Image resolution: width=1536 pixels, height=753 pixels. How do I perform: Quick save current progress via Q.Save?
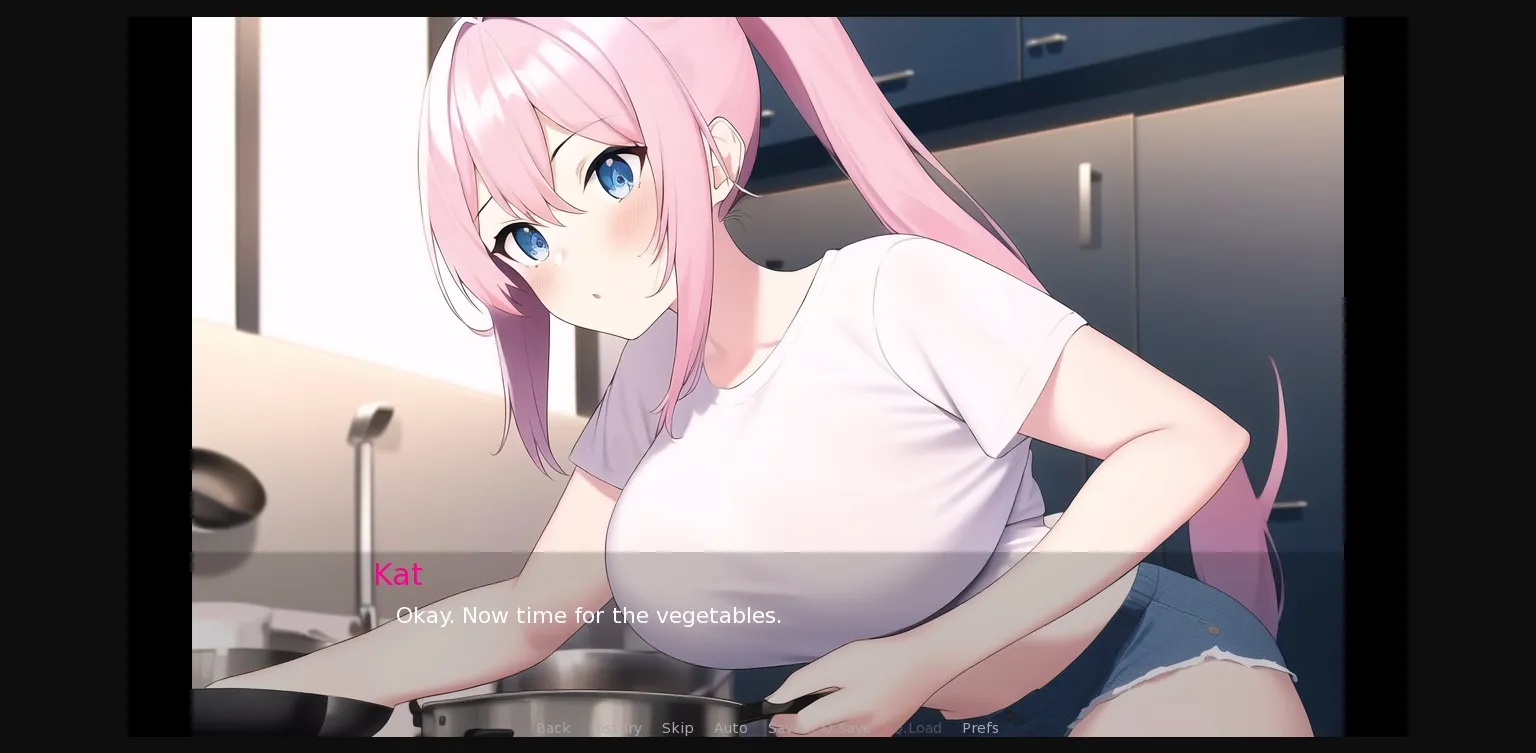coord(845,728)
